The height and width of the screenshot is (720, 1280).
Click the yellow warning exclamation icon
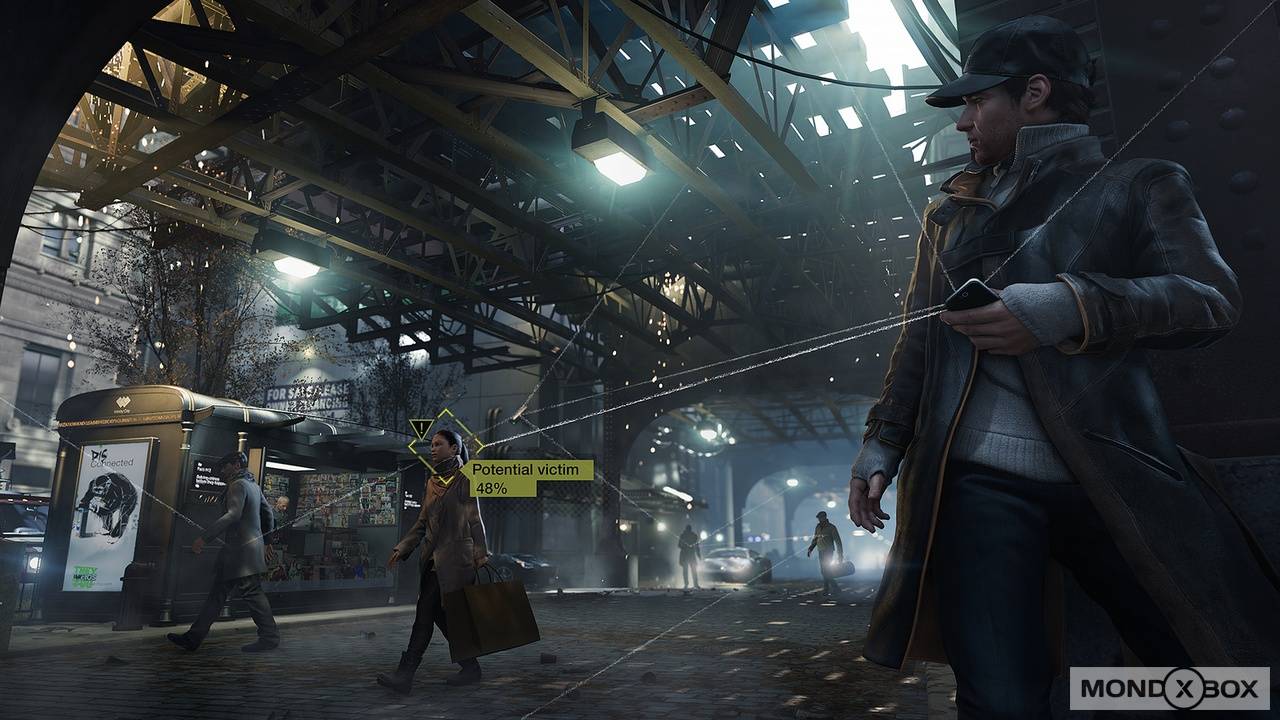(x=421, y=427)
